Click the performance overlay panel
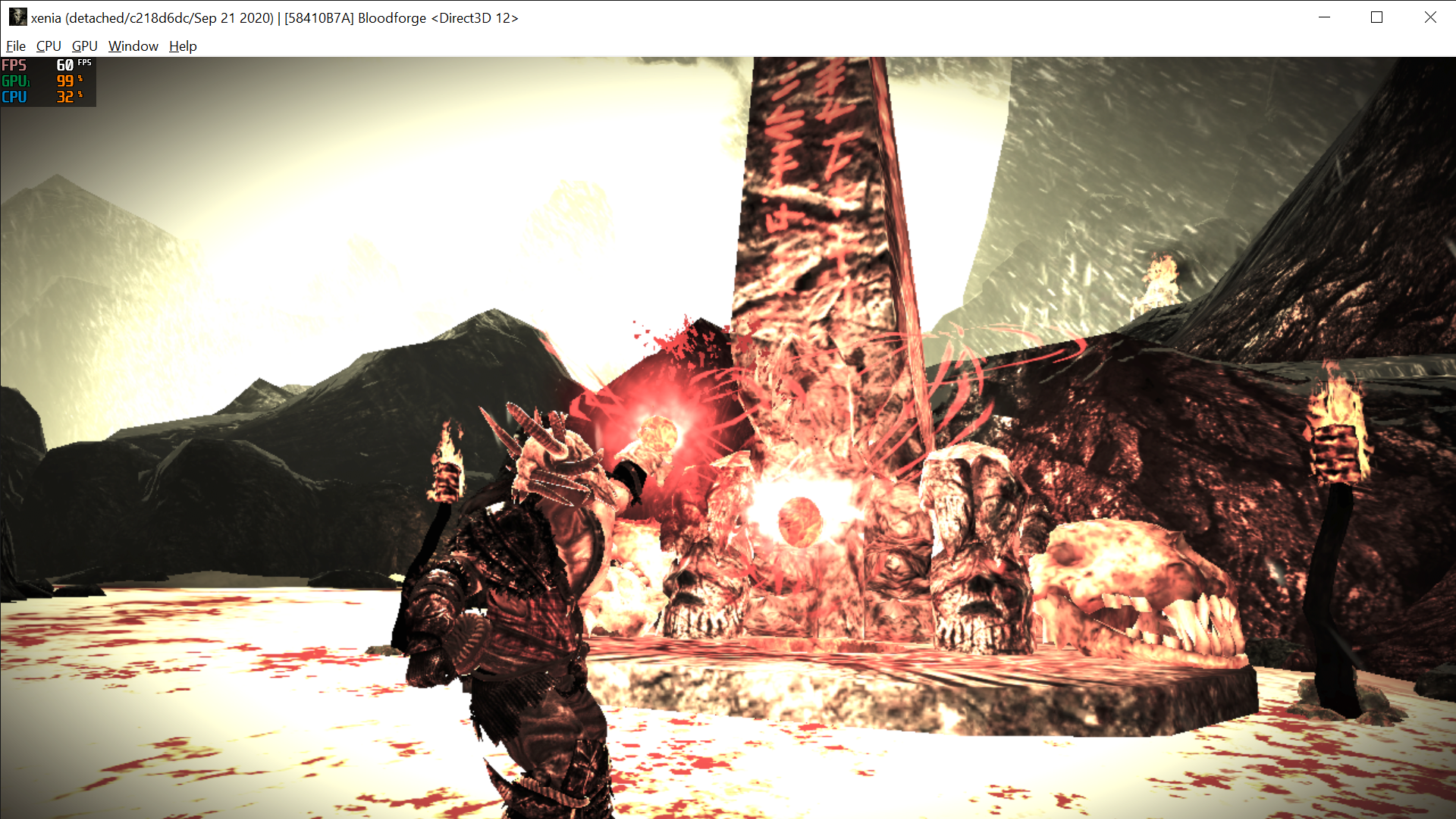 click(x=47, y=81)
